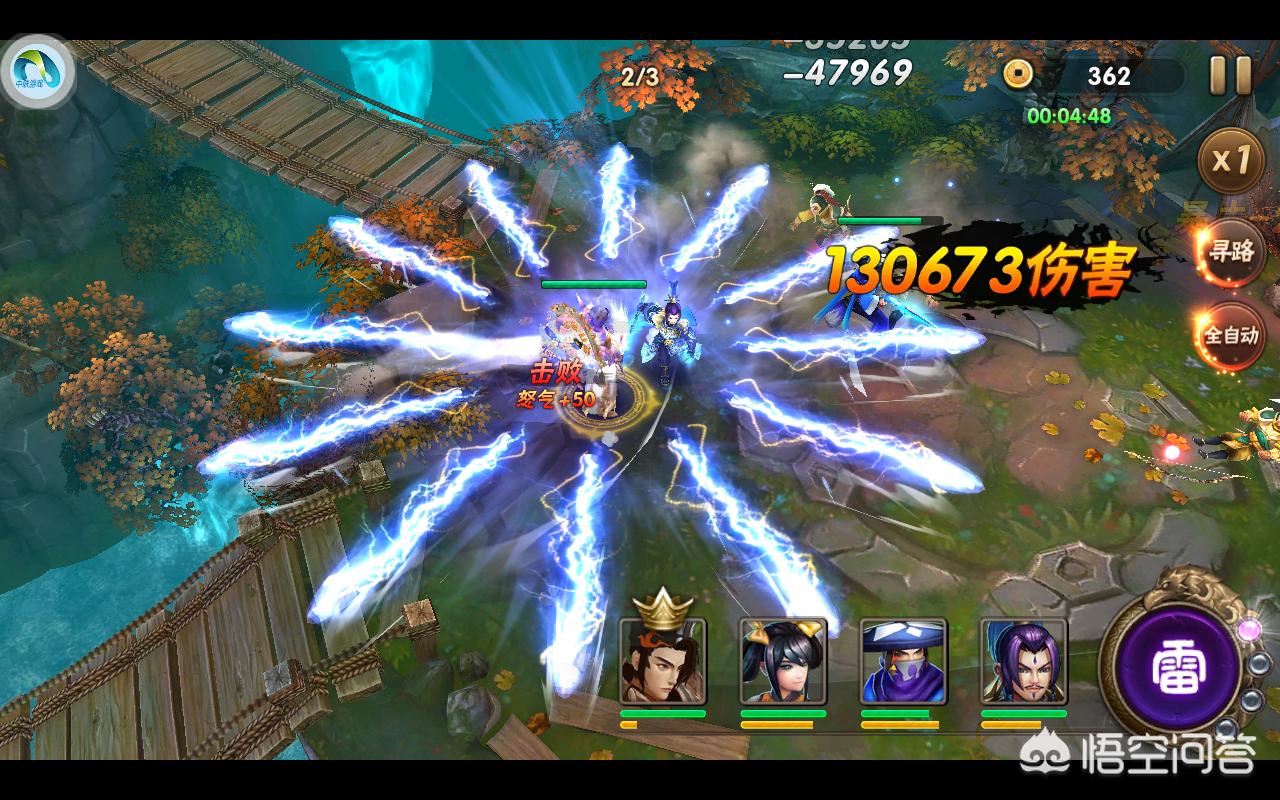Screen dimensions: 1280x800
Task: Pause the battle
Action: 1230,76
